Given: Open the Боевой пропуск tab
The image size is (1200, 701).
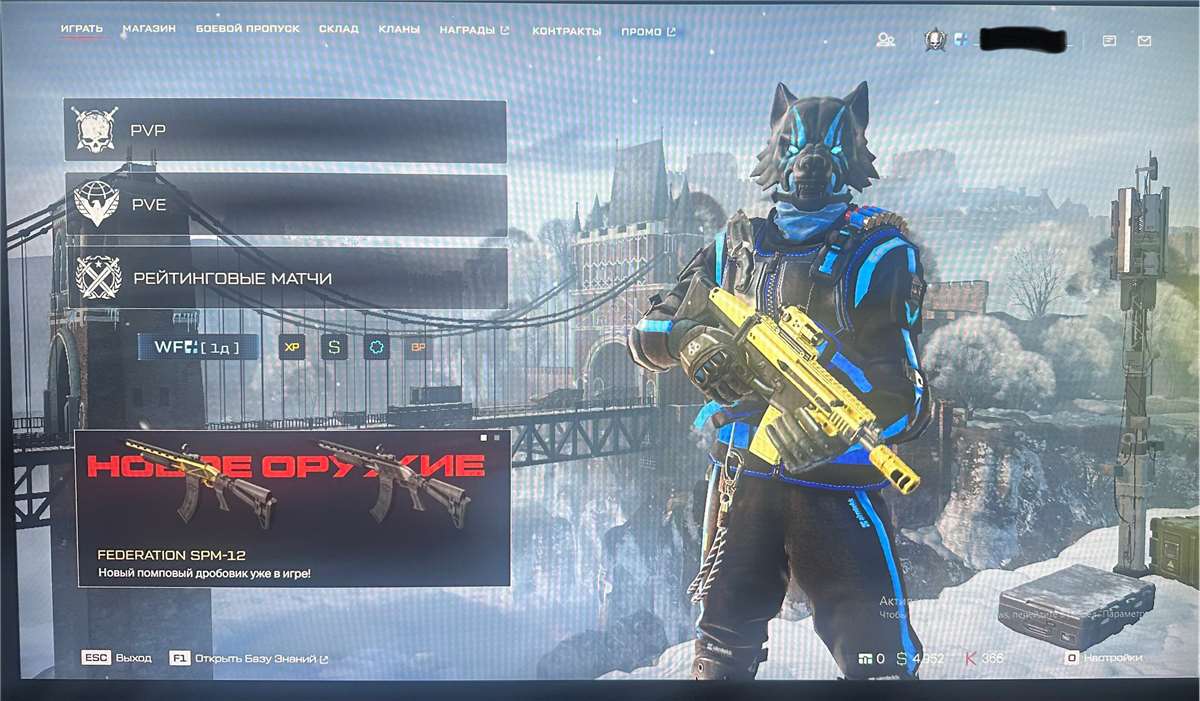Looking at the screenshot, I should 247,30.
